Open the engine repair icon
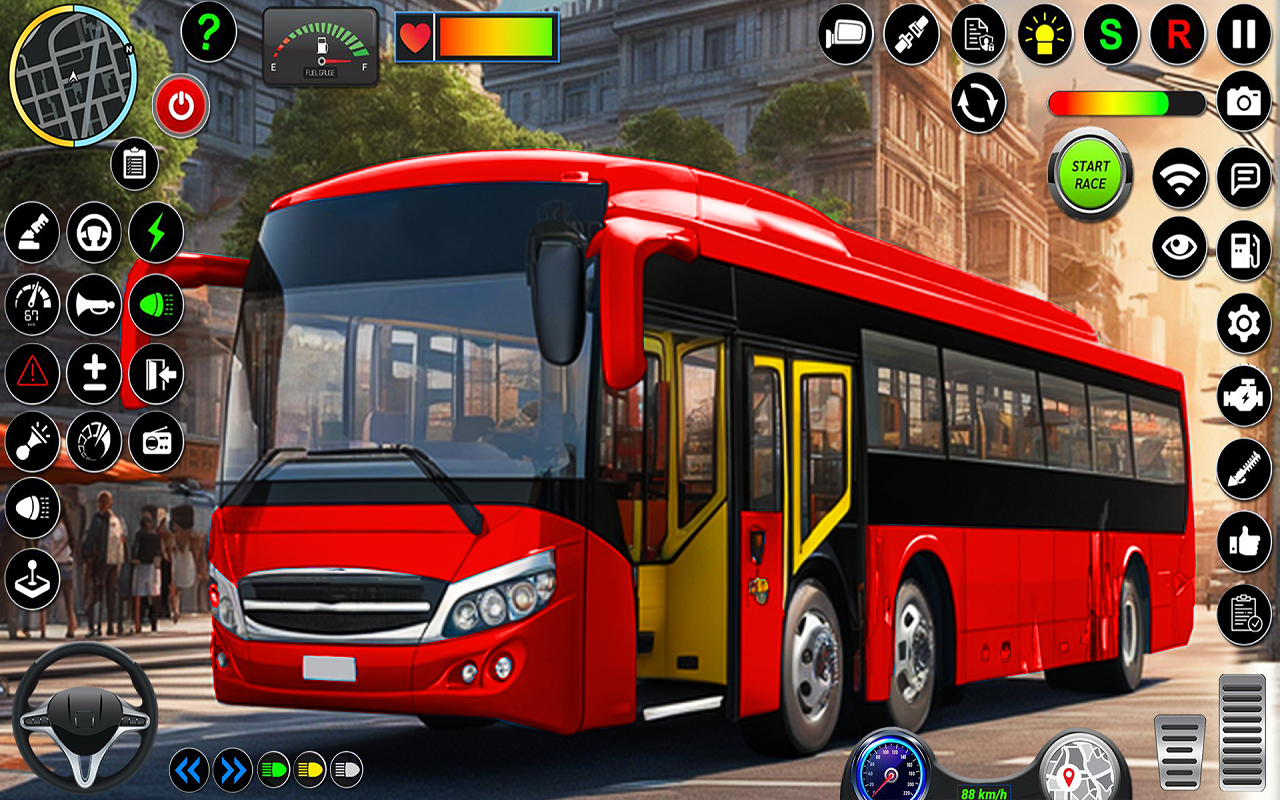This screenshot has width=1280, height=800. [x=1243, y=395]
